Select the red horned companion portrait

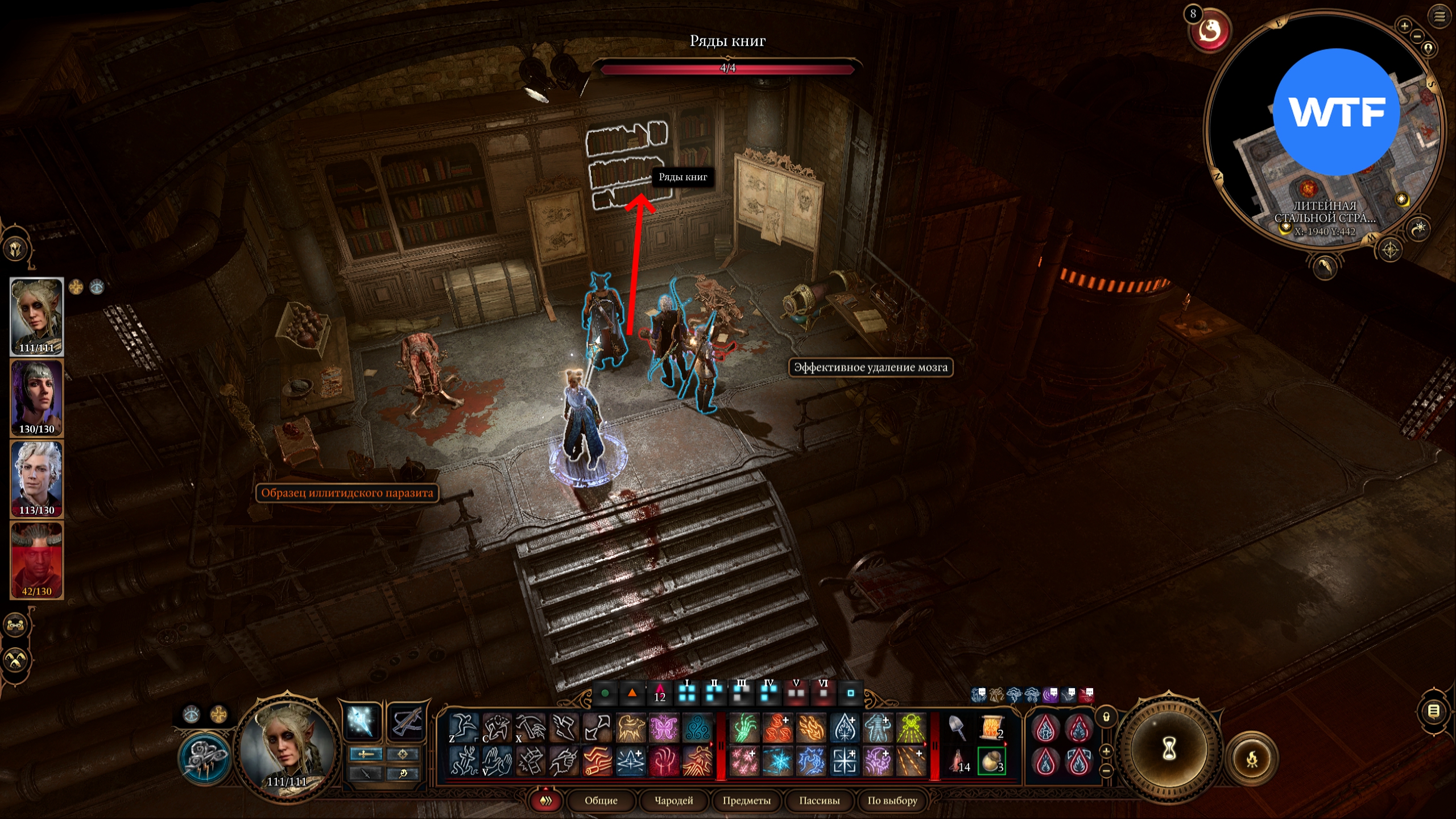click(x=37, y=560)
